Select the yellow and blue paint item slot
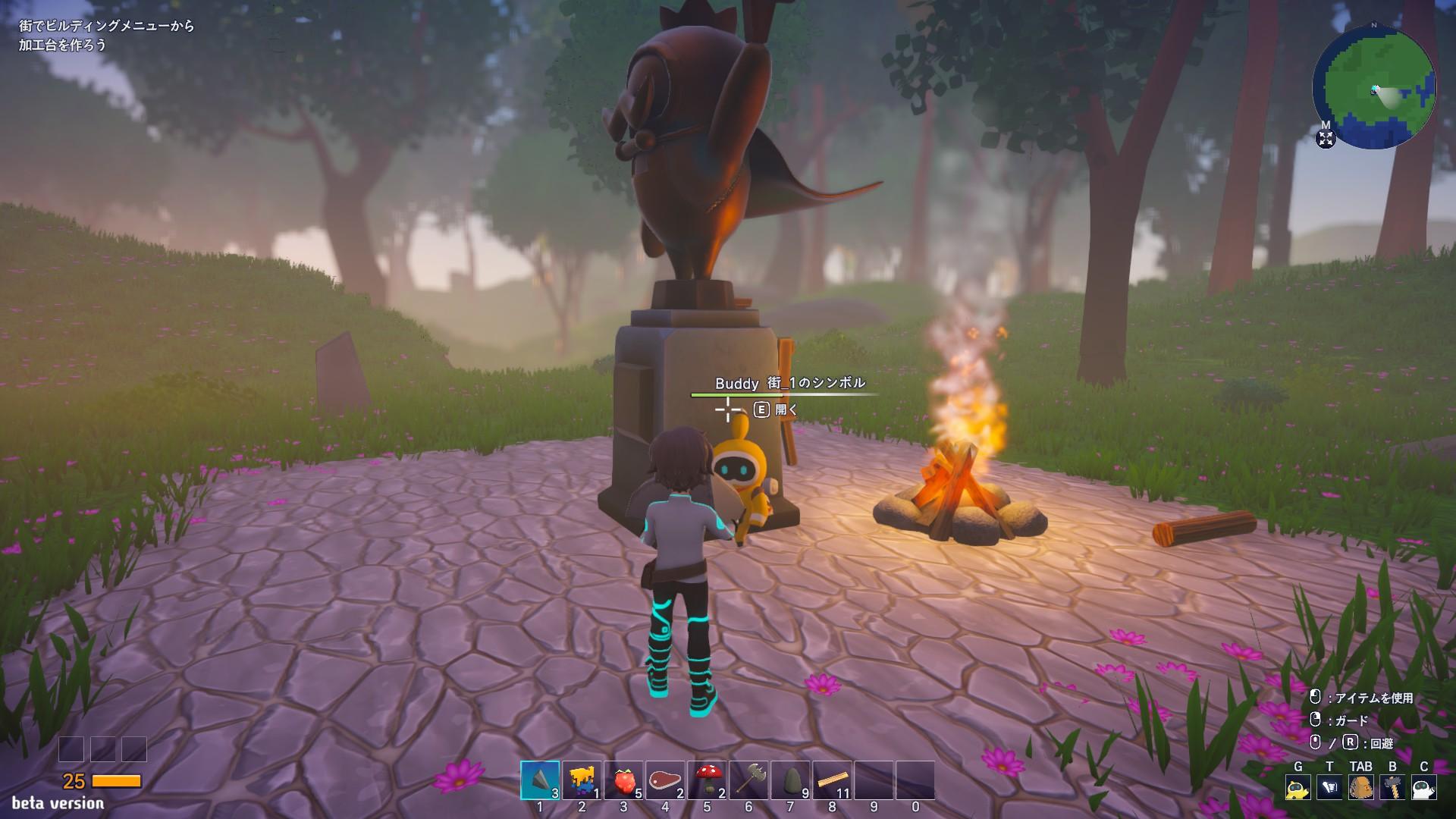 [582, 780]
